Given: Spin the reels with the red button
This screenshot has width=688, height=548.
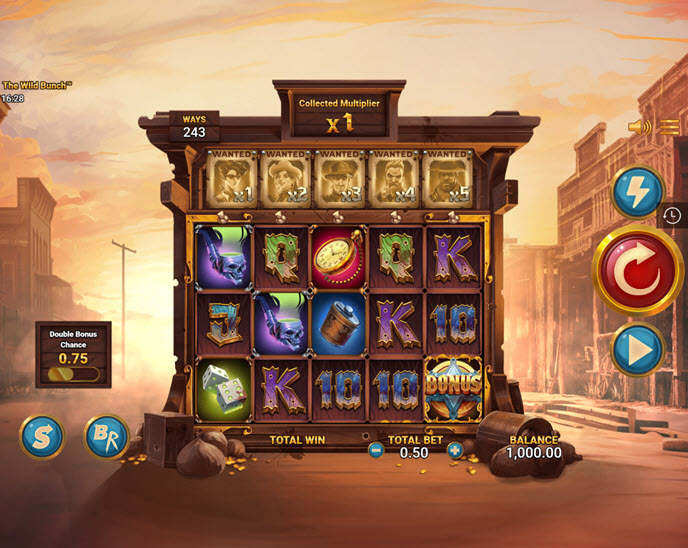Looking at the screenshot, I should (x=637, y=271).
